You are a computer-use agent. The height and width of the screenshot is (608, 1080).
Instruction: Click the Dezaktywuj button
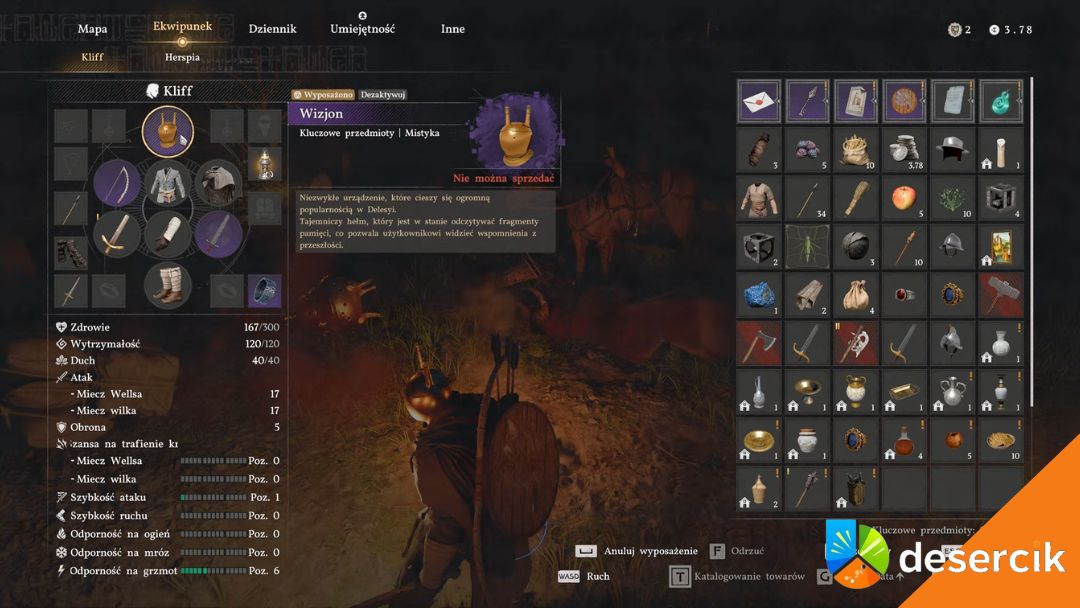[x=383, y=94]
